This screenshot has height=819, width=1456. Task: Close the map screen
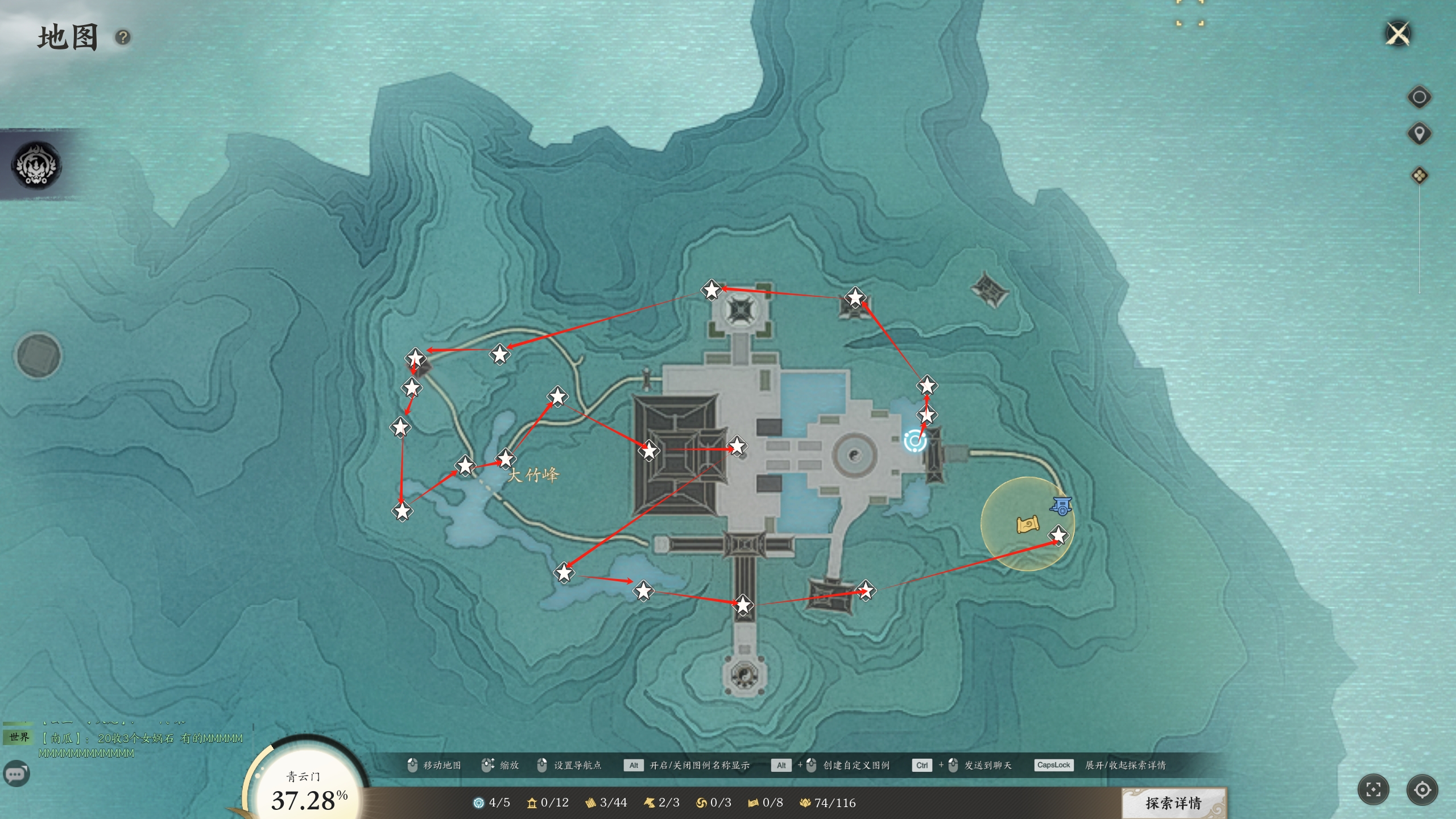[1398, 34]
